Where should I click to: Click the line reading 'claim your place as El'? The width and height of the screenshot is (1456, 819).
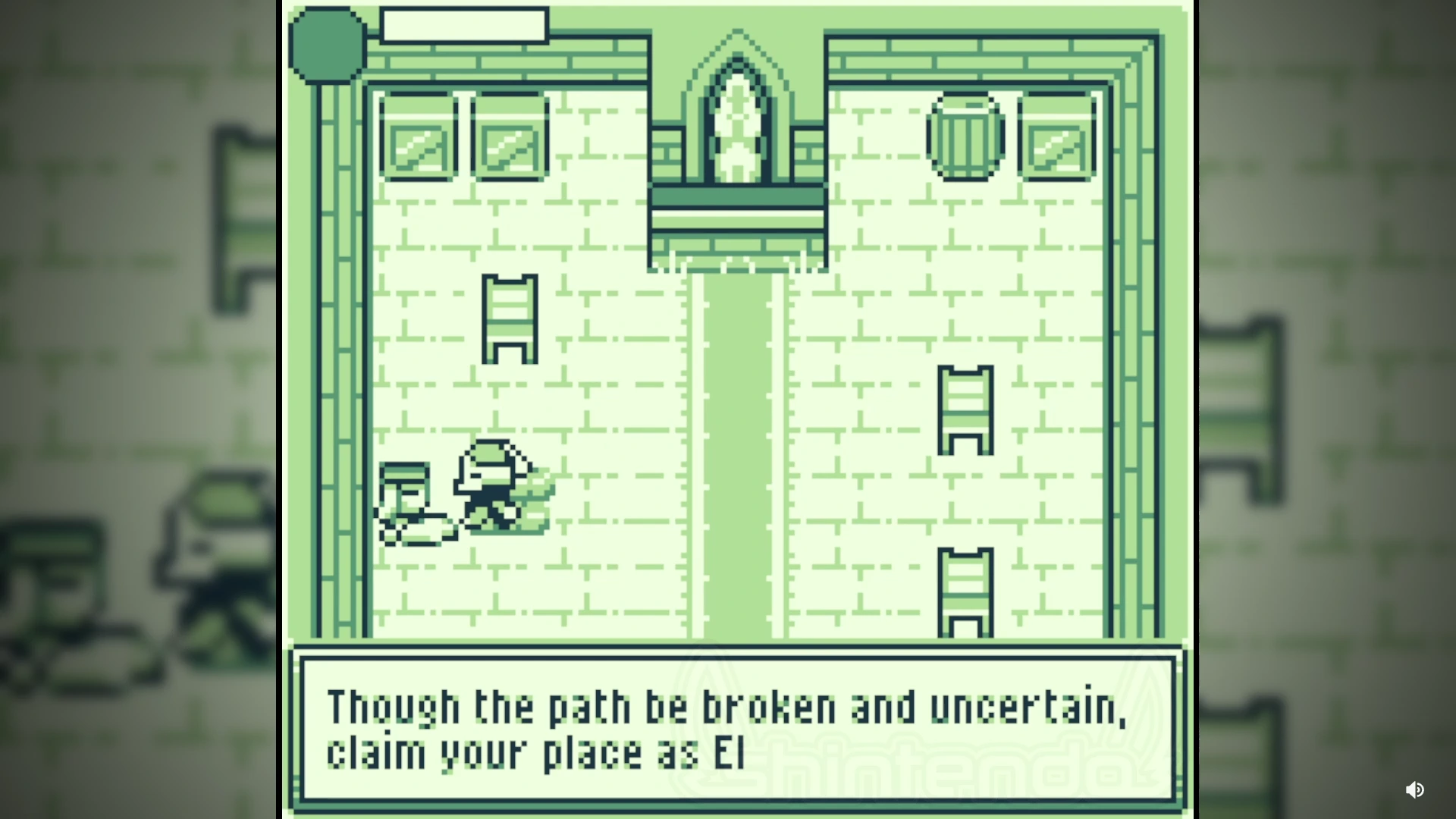(535, 751)
